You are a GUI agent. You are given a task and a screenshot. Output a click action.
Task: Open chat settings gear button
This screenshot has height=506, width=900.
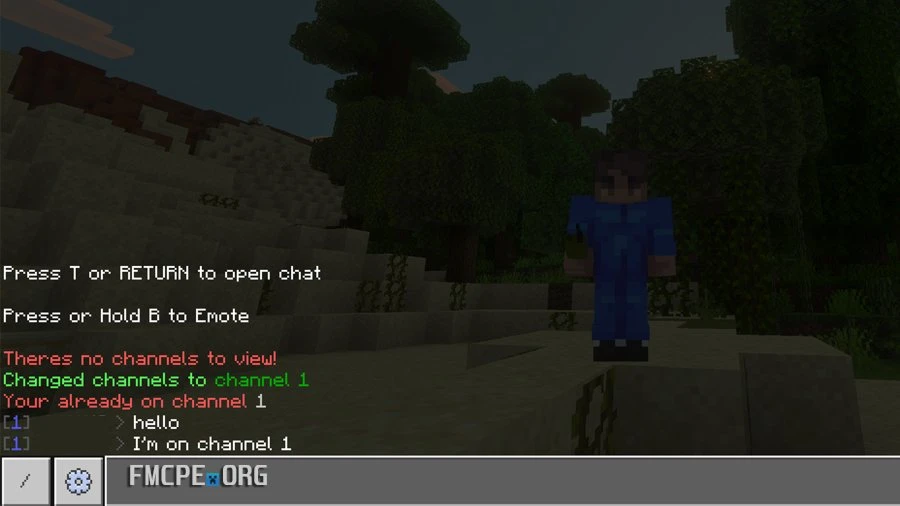pyautogui.click(x=78, y=481)
